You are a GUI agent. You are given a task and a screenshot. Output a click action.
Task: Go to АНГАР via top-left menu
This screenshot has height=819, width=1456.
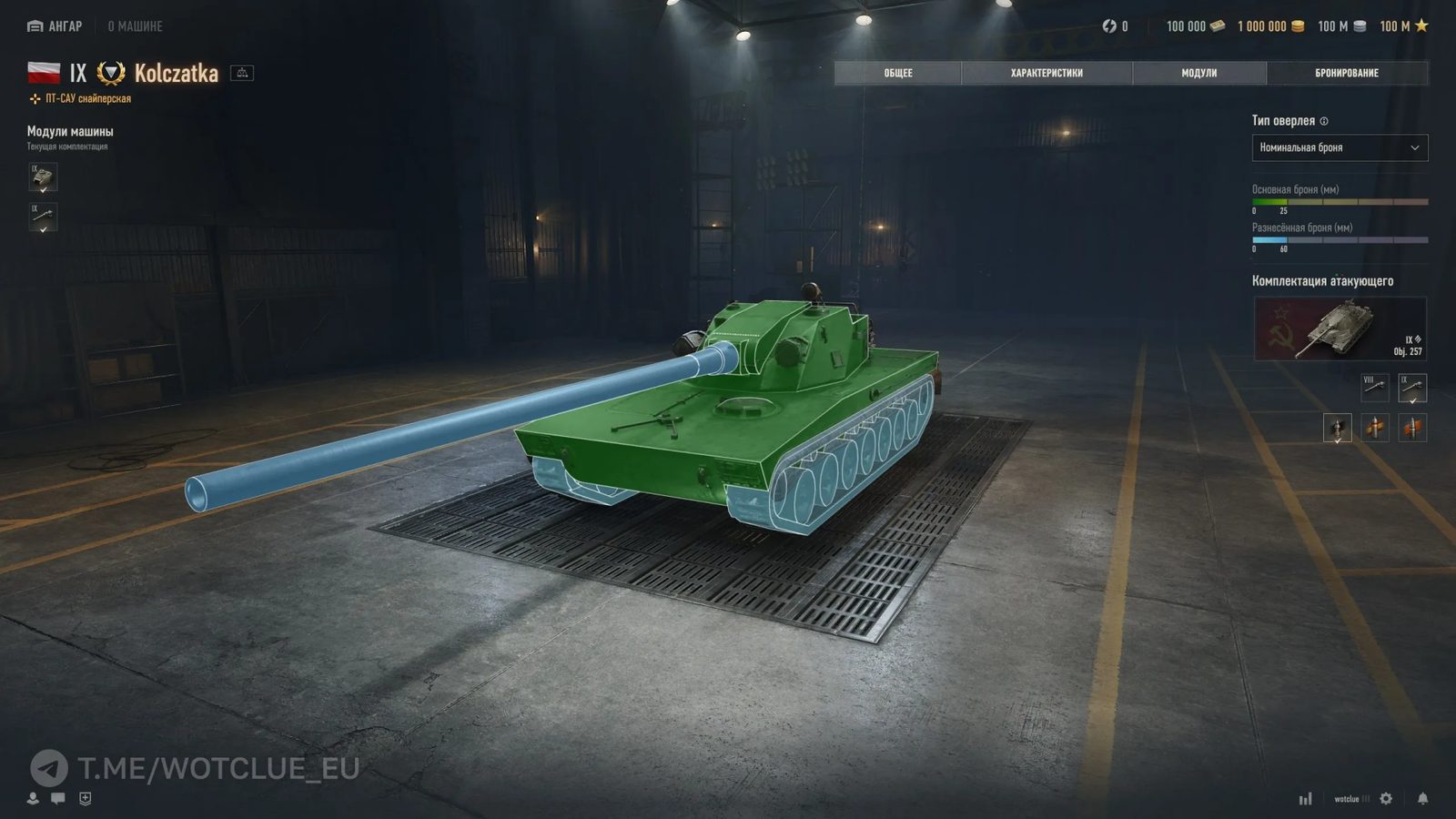click(56, 26)
